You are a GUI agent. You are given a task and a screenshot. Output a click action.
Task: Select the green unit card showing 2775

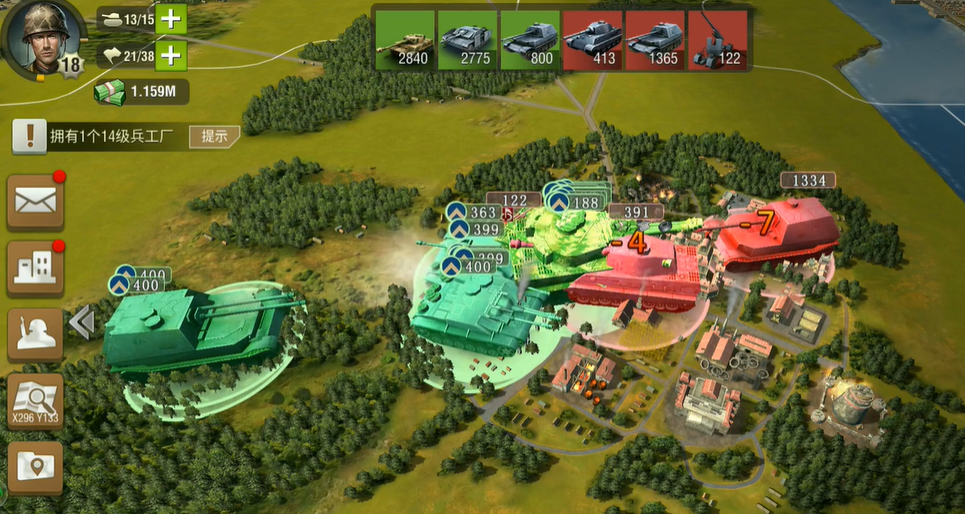[467, 40]
